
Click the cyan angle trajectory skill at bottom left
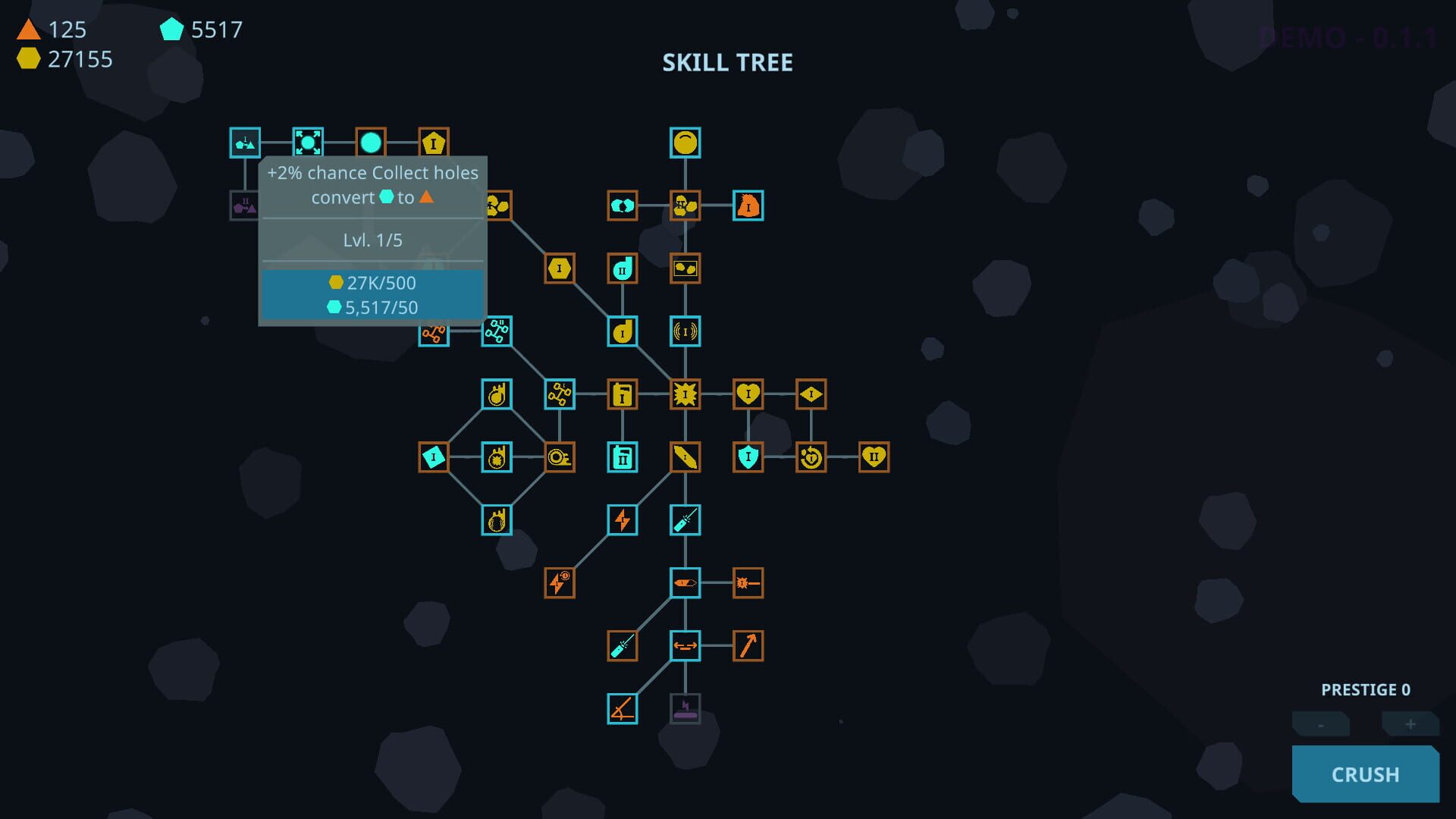[622, 708]
